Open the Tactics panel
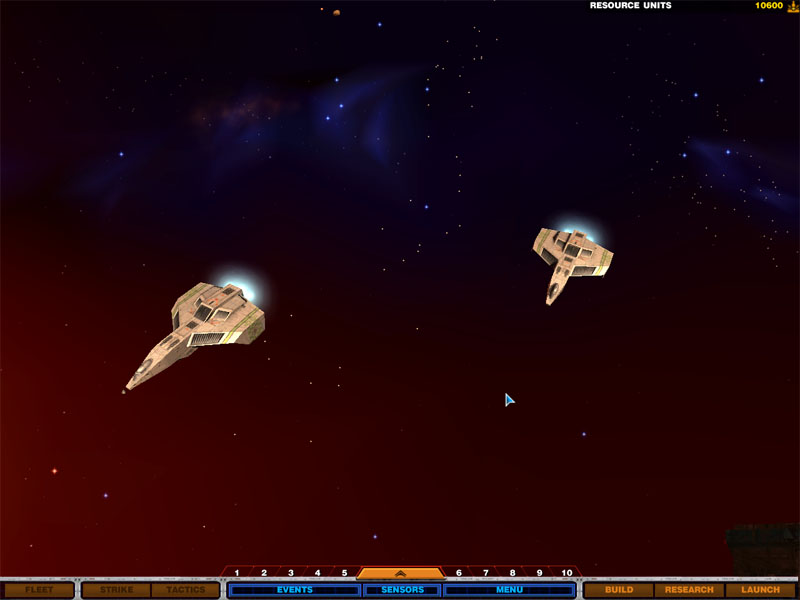Viewport: 800px width, 600px height. (x=186, y=590)
